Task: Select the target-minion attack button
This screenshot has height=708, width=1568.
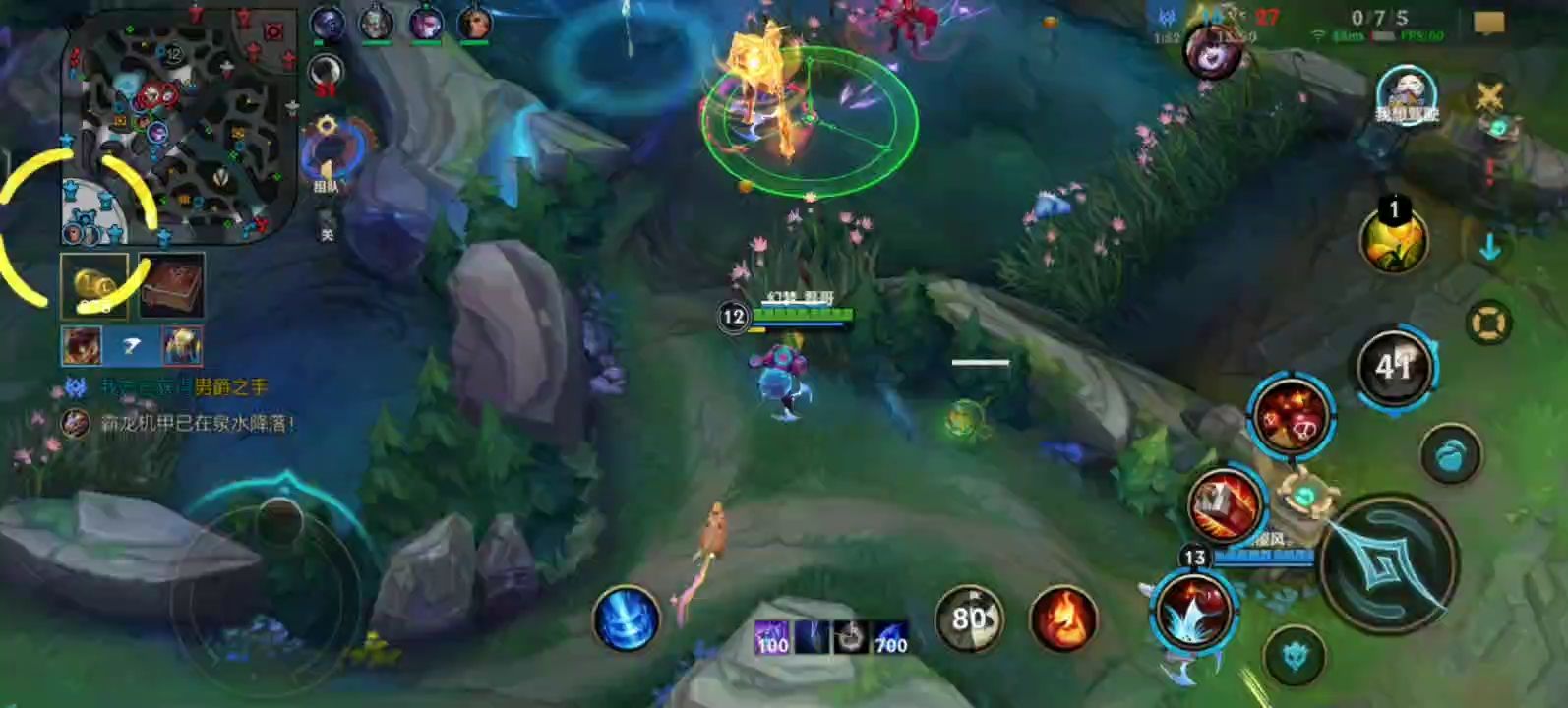Action: pyautogui.click(x=1296, y=656)
